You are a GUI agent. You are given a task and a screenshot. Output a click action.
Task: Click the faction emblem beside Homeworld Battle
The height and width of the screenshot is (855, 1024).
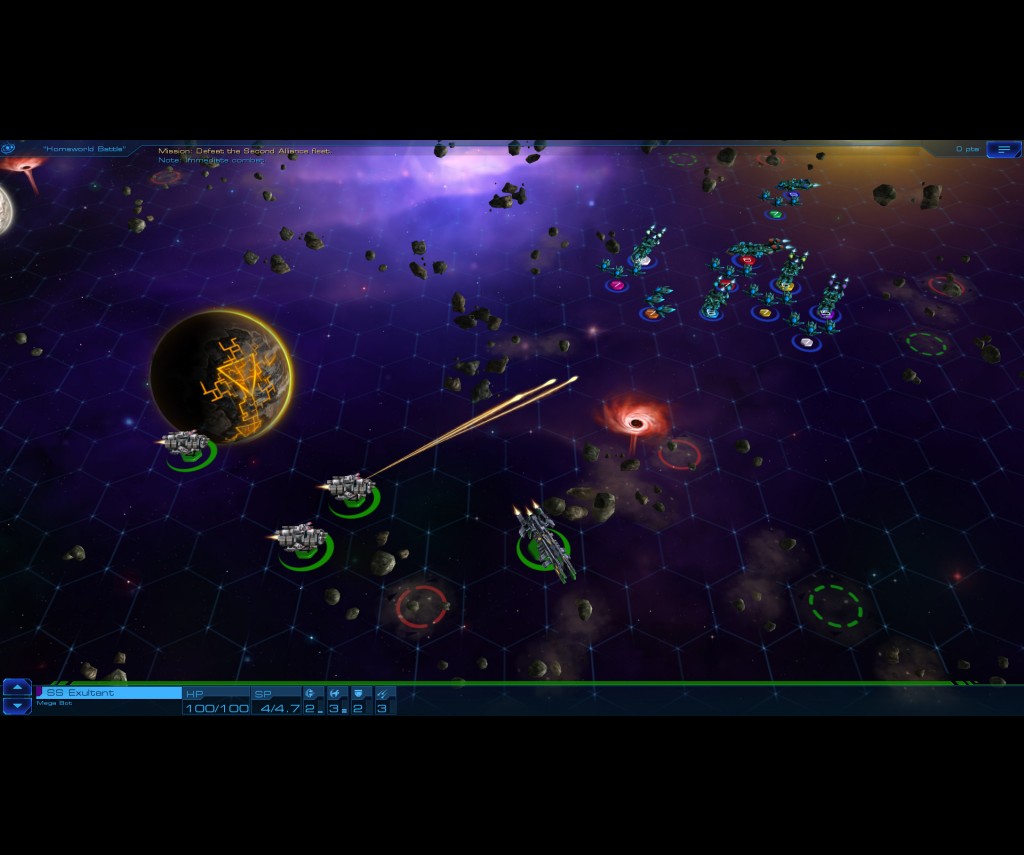[x=9, y=148]
